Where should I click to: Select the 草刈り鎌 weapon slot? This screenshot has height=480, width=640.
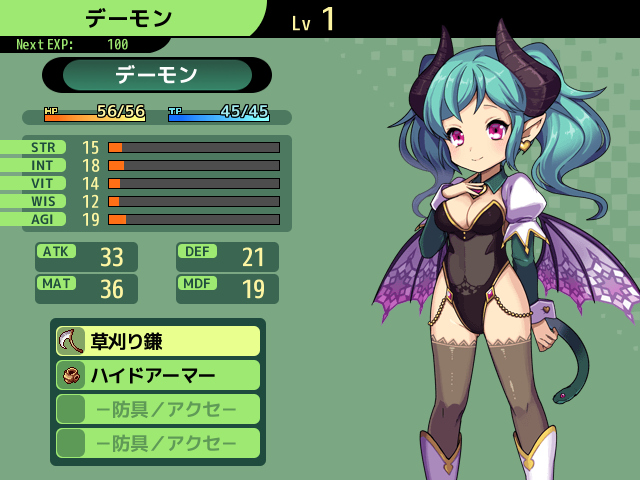158,341
